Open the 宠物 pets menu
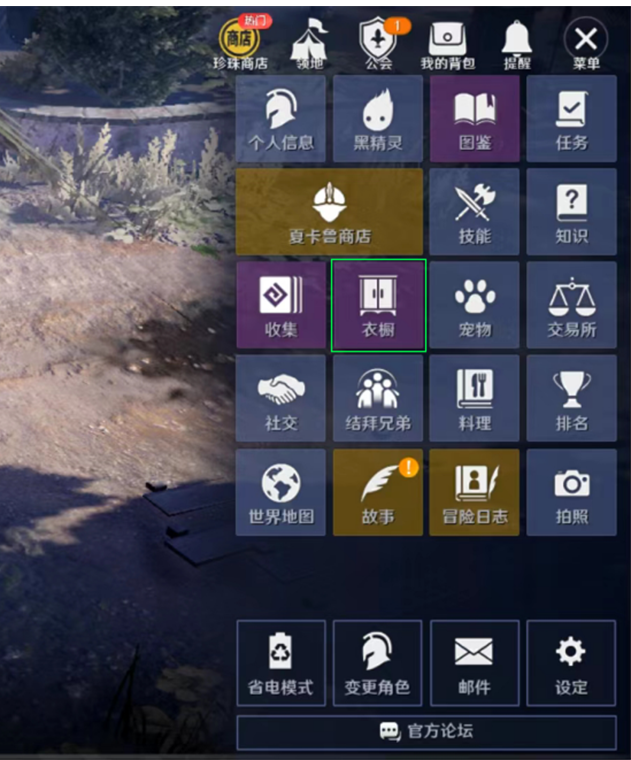The height and width of the screenshot is (760, 631). pos(474,306)
